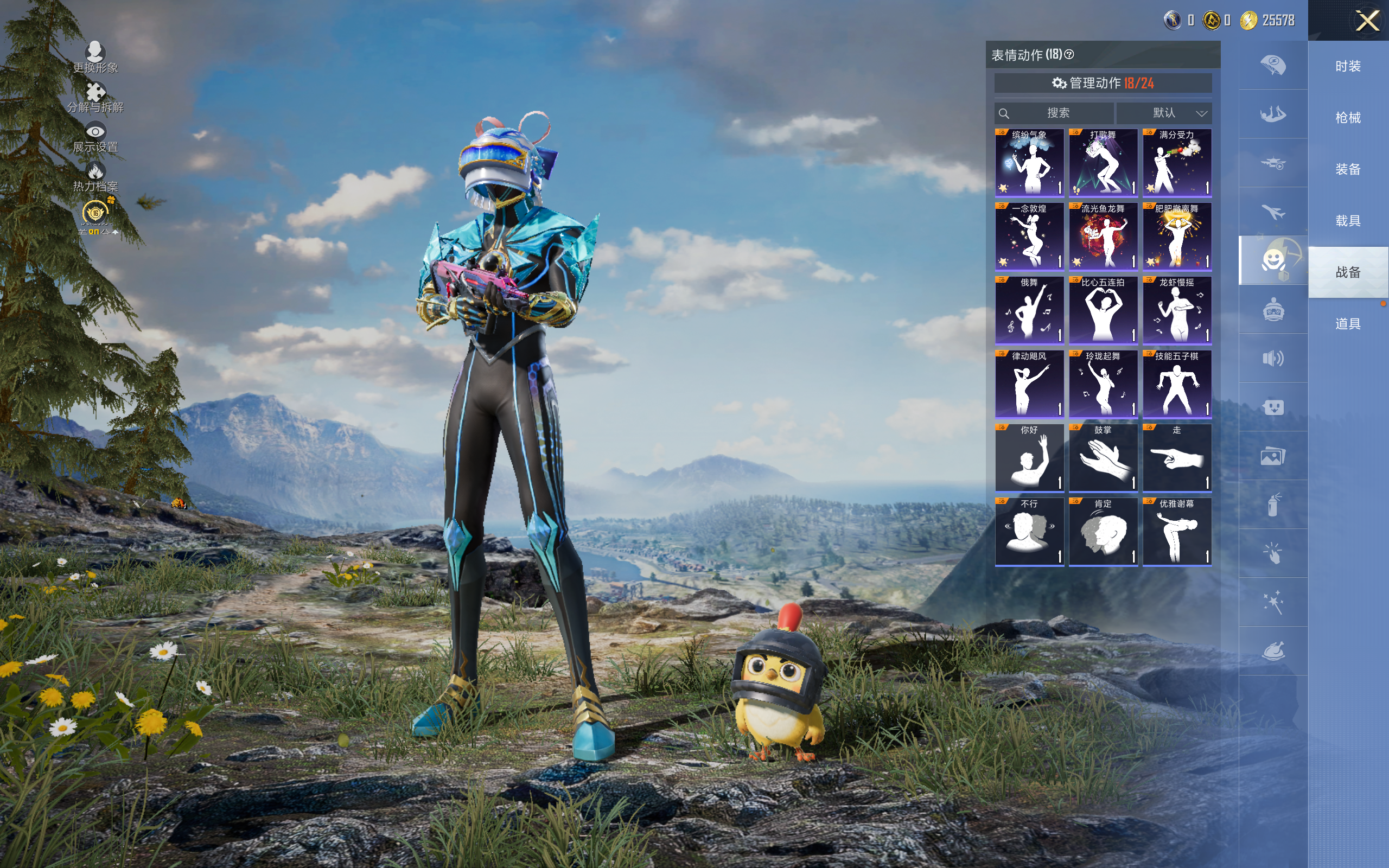The image size is (1389, 868).
Task: Go to the 道具 items tab
Action: pyautogui.click(x=1348, y=324)
